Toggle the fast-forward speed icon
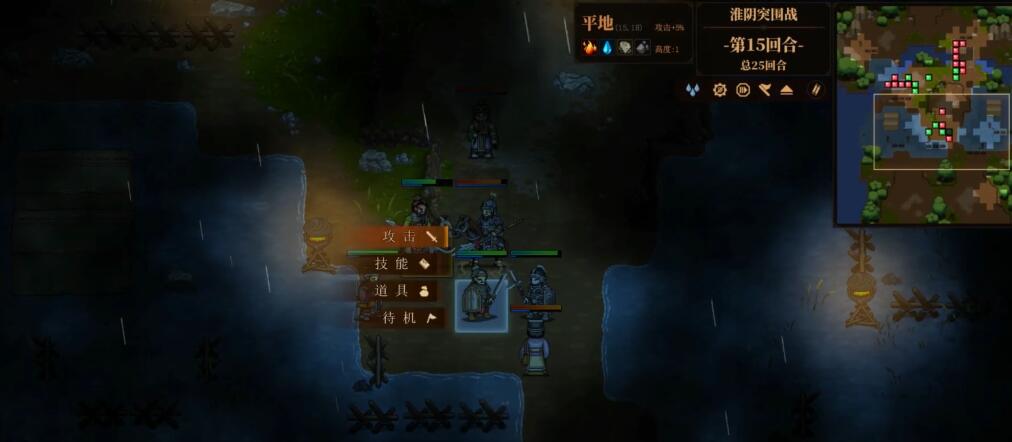The width and height of the screenshot is (1012, 442). [x=743, y=90]
